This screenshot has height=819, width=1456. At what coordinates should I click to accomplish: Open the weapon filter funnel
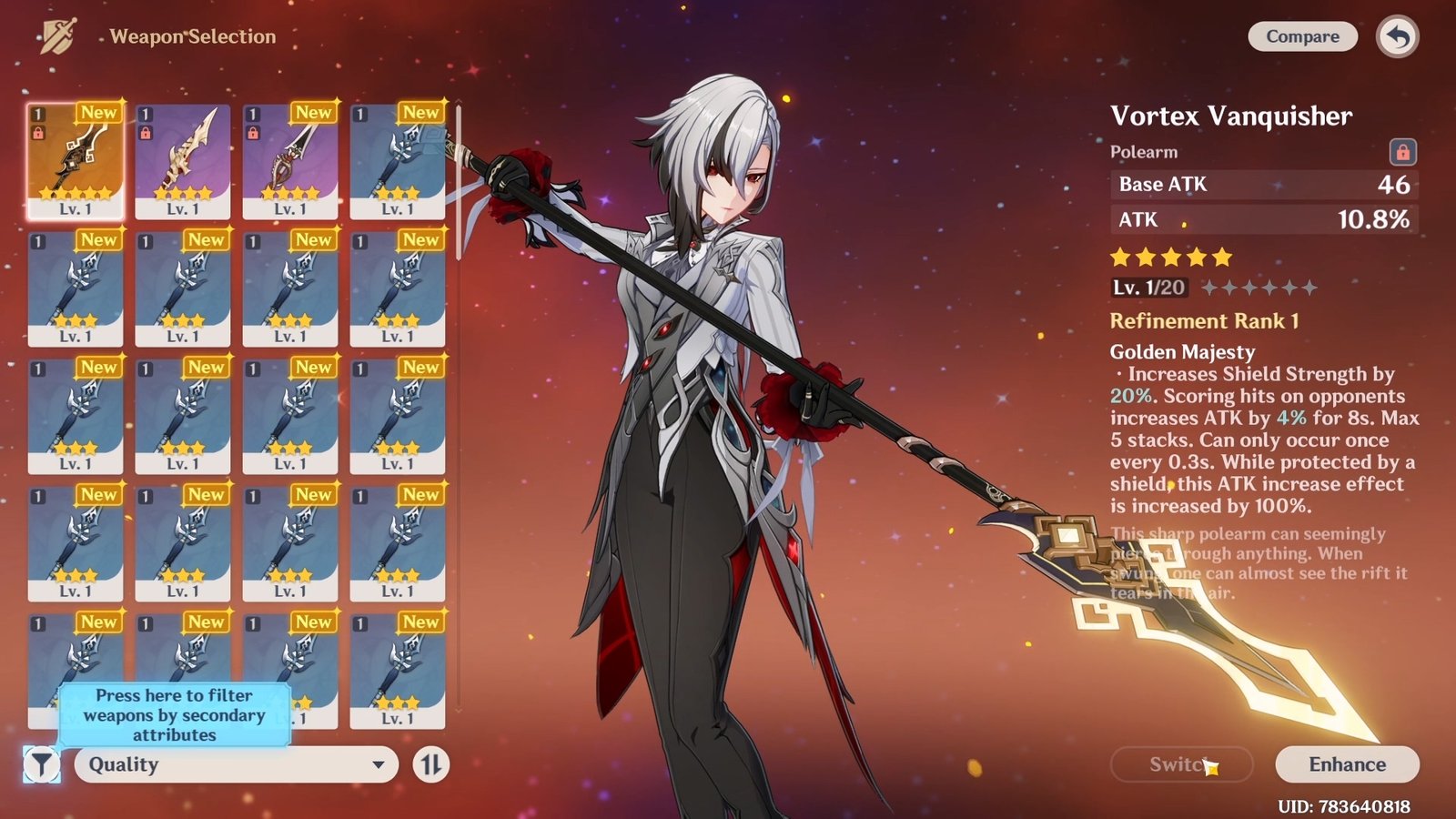click(x=42, y=764)
